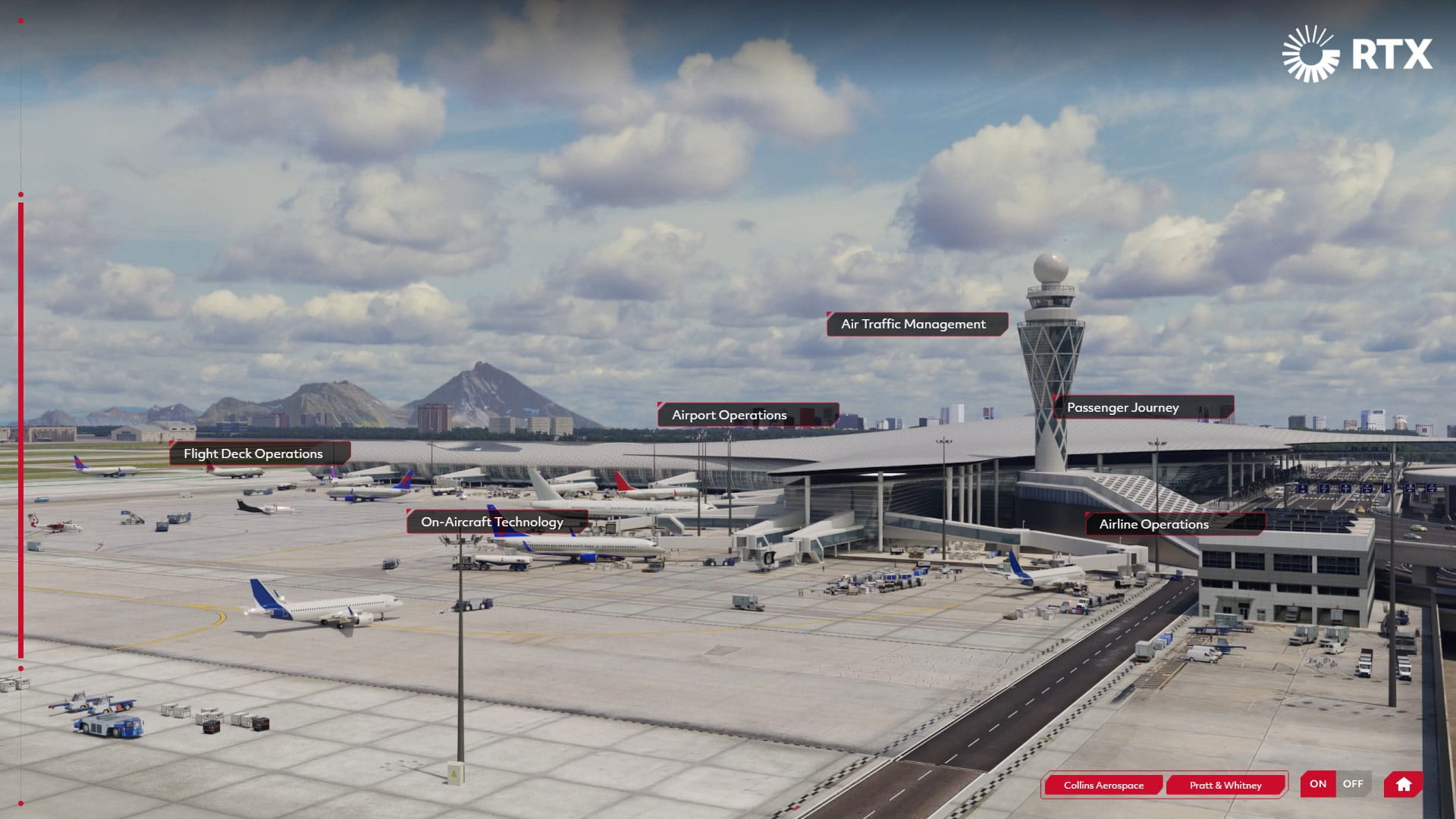Click the air traffic control tower in the scene
The height and width of the screenshot is (819, 1456).
[1050, 356]
